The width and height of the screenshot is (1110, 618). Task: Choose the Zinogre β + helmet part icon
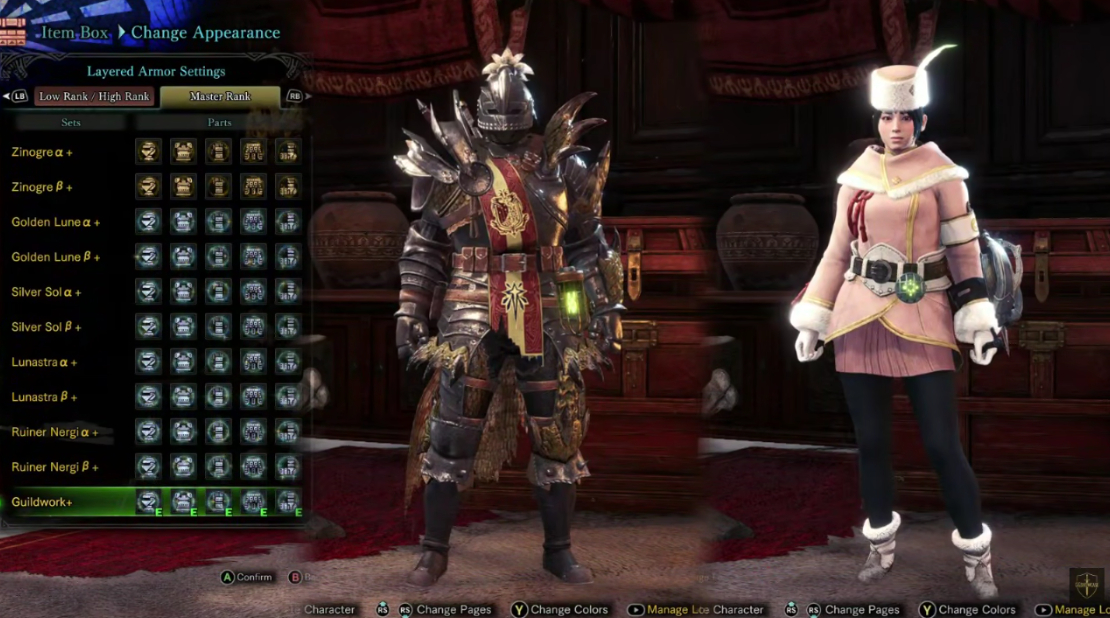(148, 187)
